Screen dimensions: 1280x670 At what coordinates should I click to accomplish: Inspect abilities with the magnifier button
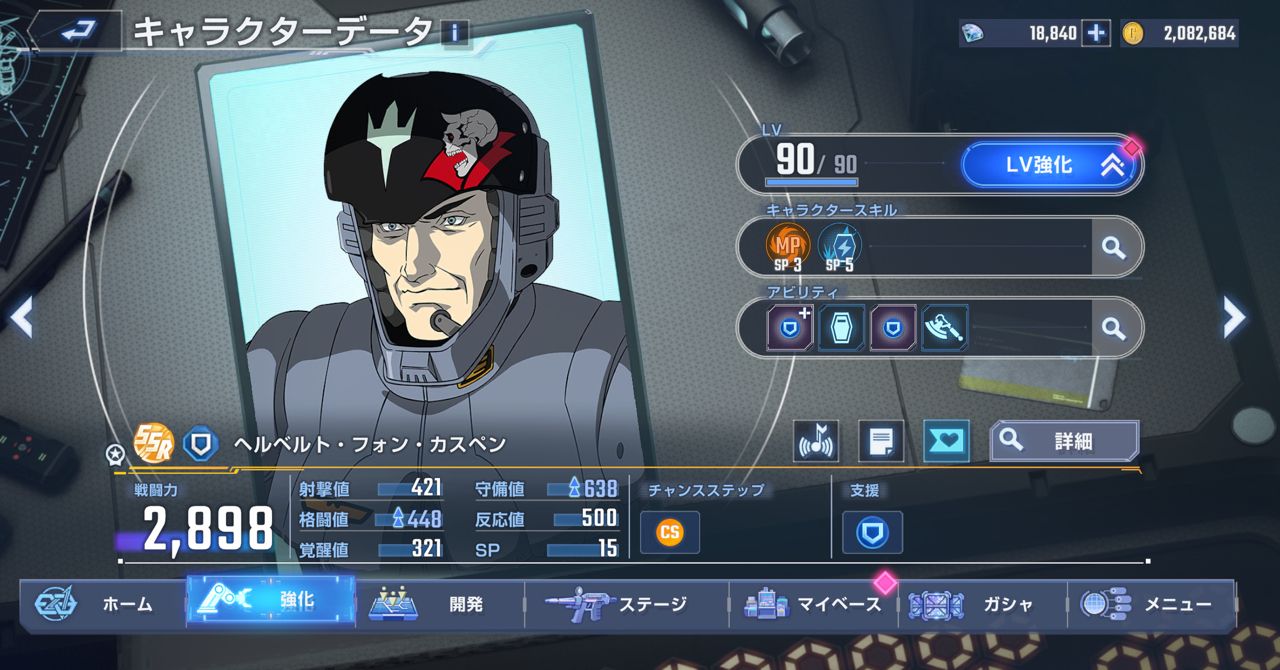tap(1113, 327)
